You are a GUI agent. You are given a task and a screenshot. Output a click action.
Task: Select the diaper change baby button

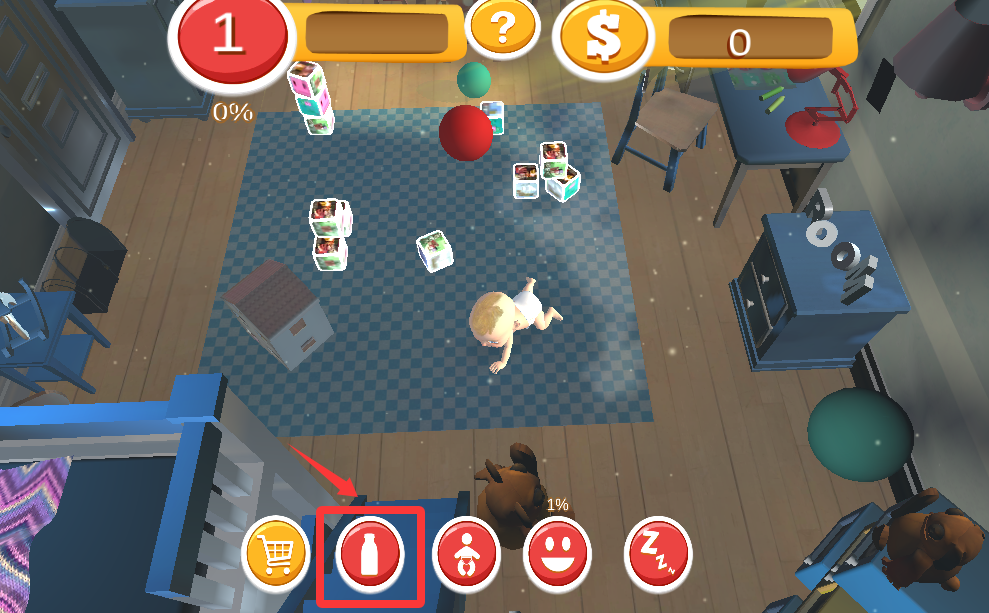tap(466, 553)
